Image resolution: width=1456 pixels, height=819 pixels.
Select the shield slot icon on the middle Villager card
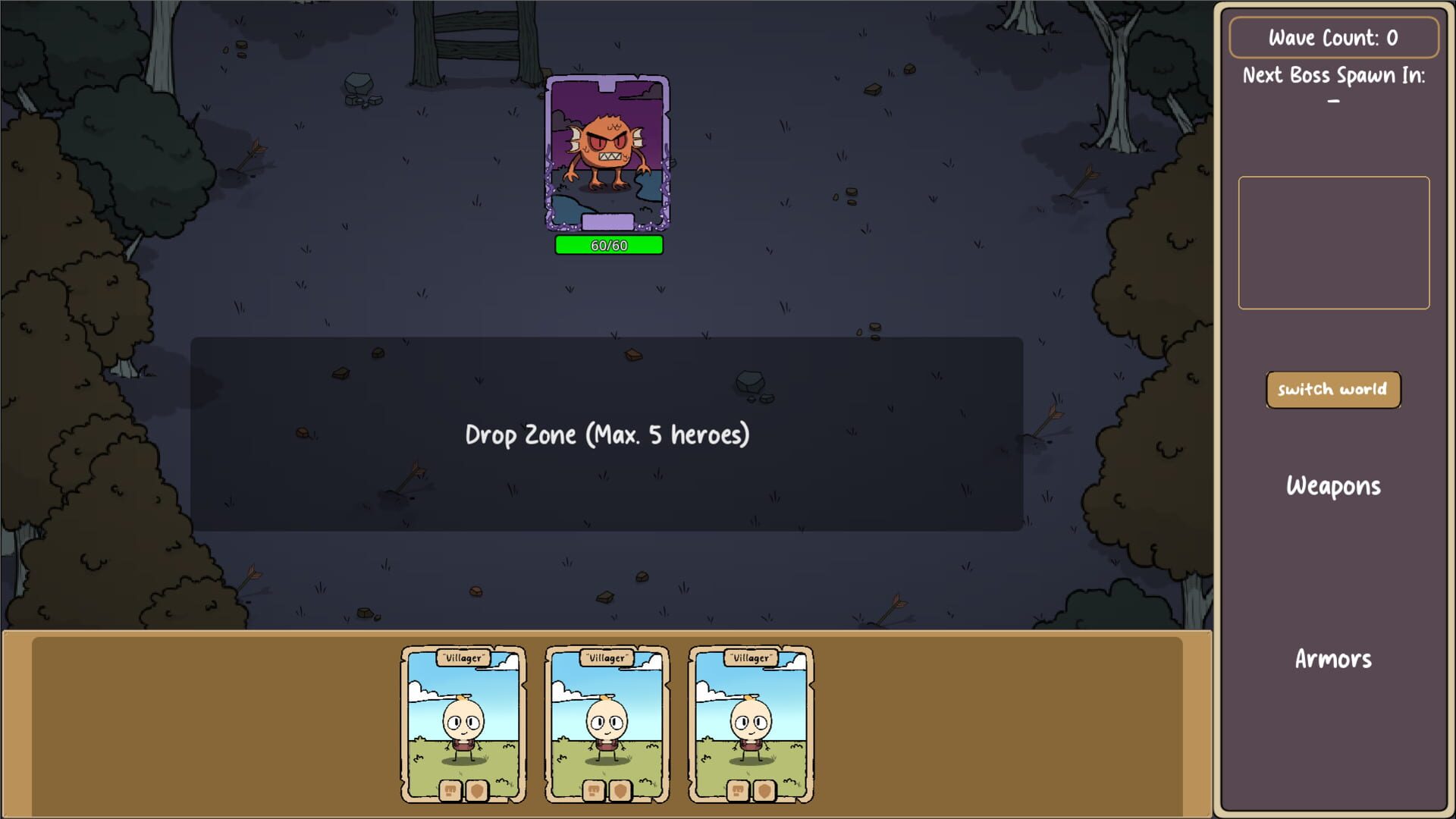click(x=620, y=792)
